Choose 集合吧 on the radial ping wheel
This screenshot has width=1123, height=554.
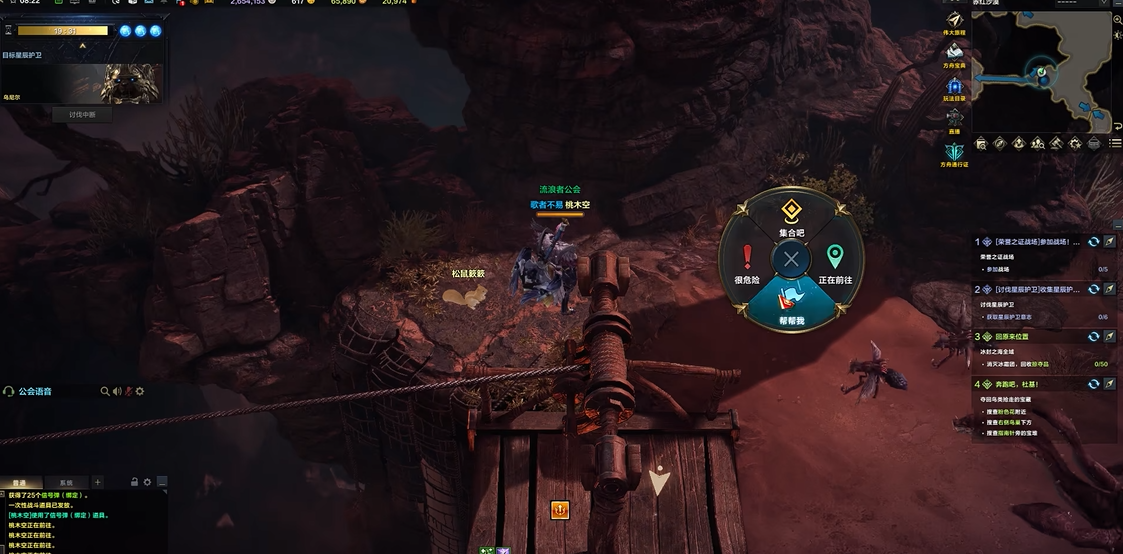pos(791,215)
